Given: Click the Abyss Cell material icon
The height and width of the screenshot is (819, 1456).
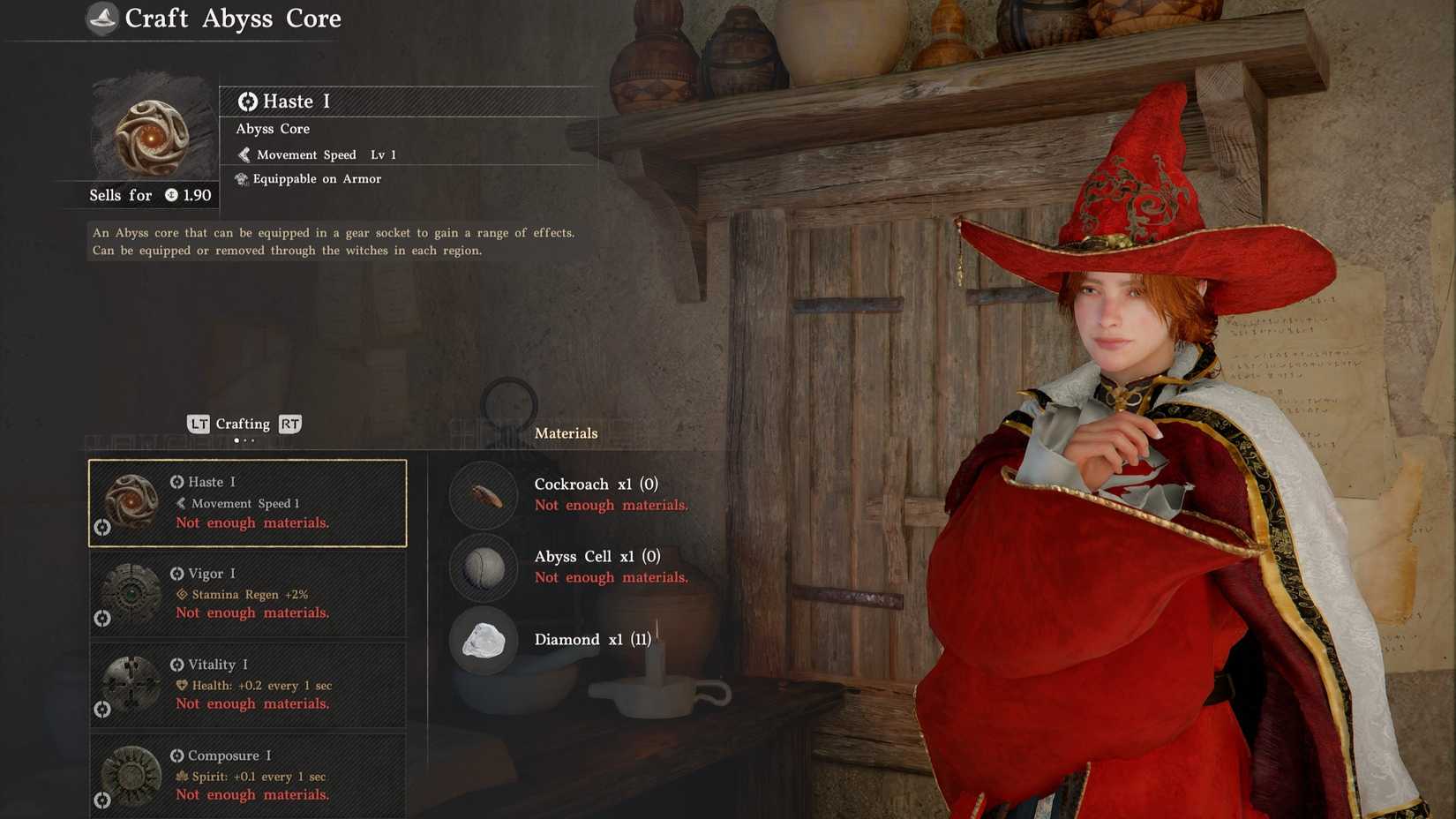Looking at the screenshot, I should coord(483,568).
